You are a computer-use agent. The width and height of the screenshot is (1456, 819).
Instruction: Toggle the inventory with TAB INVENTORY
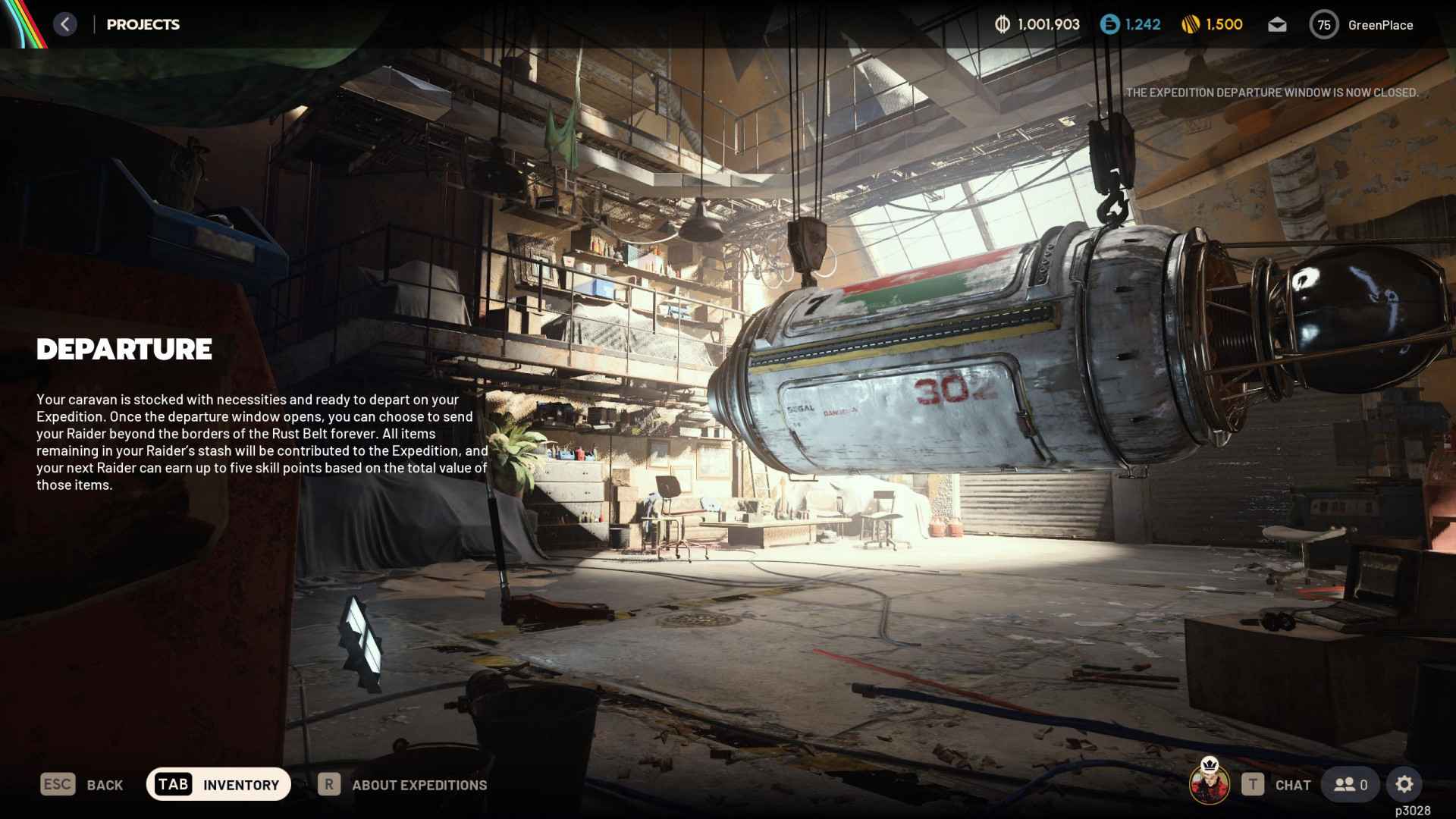coord(218,784)
